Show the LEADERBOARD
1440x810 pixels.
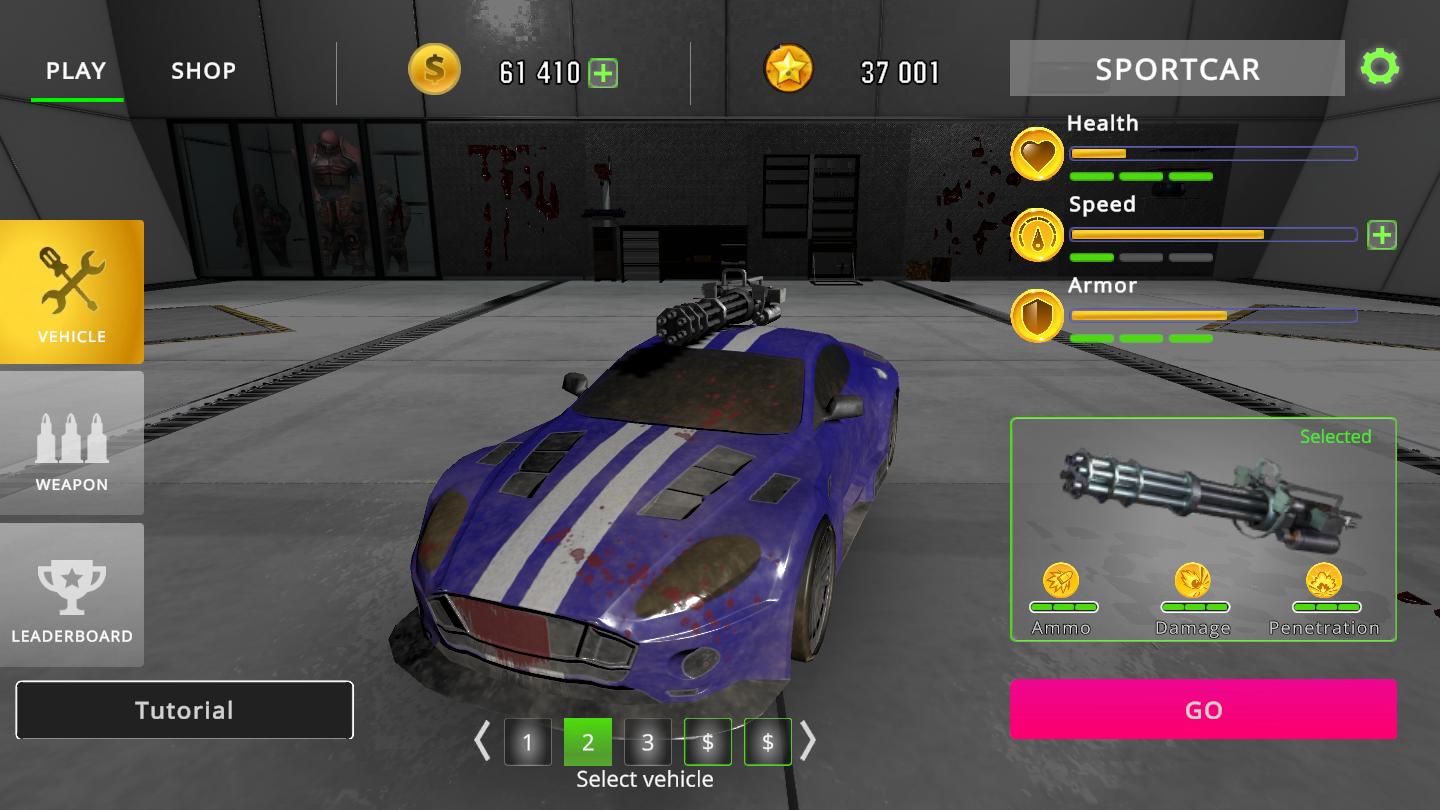point(72,595)
